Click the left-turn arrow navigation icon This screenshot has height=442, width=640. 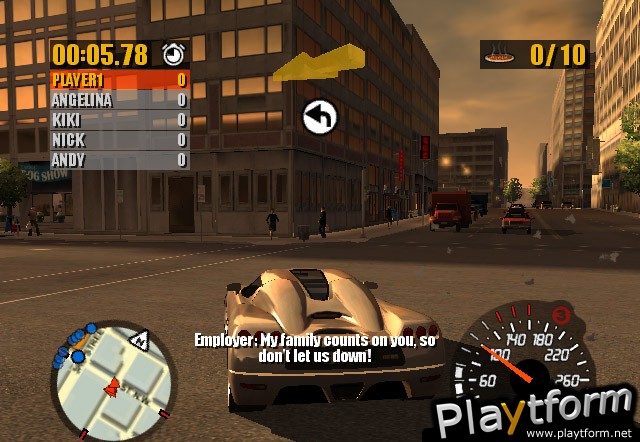320,118
